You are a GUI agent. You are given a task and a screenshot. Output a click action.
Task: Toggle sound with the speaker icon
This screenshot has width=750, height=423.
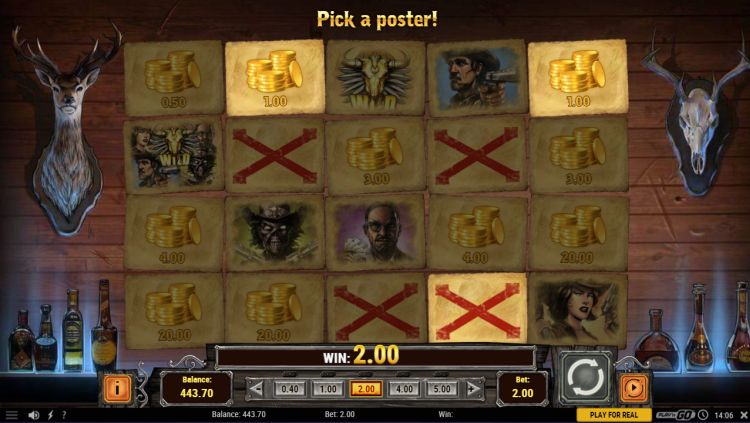33,415
